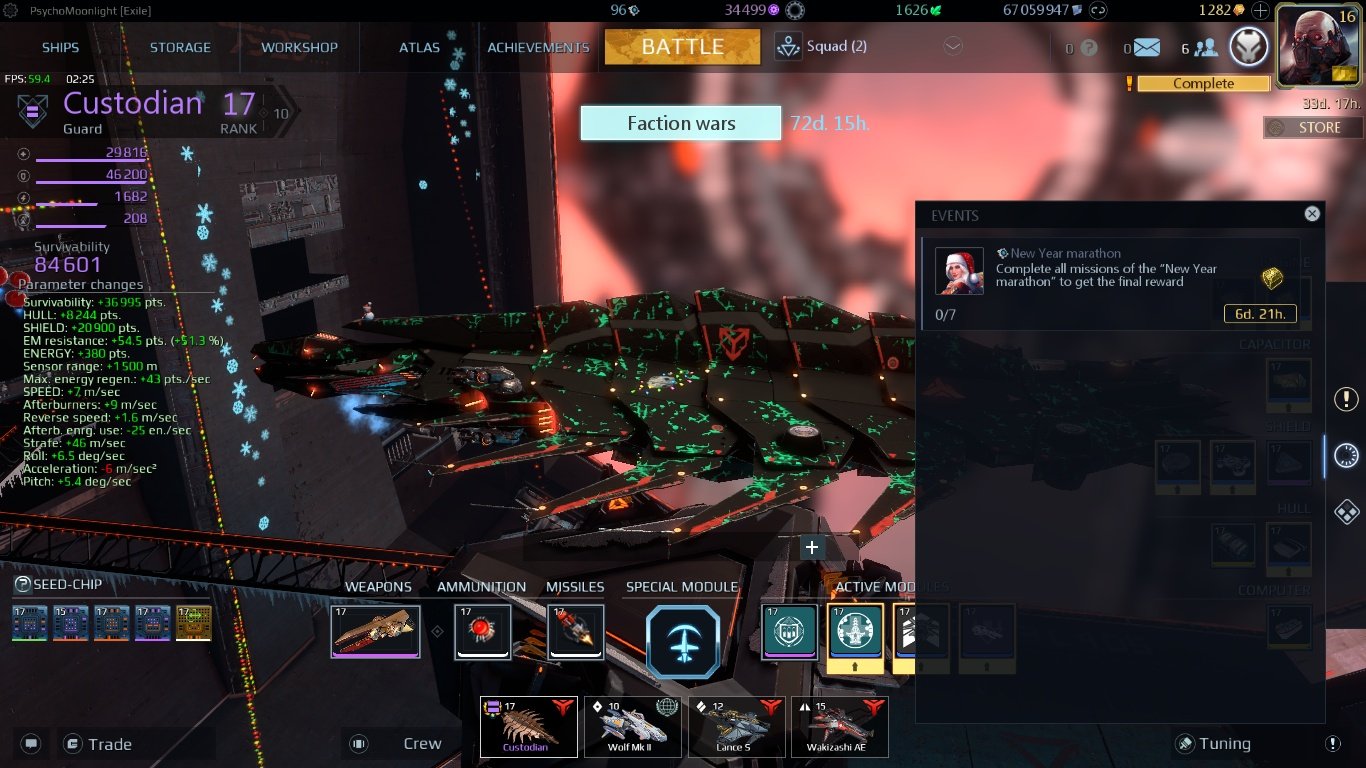Click the diamond modules icon on the right edge
The height and width of the screenshot is (768, 1366).
[1345, 512]
